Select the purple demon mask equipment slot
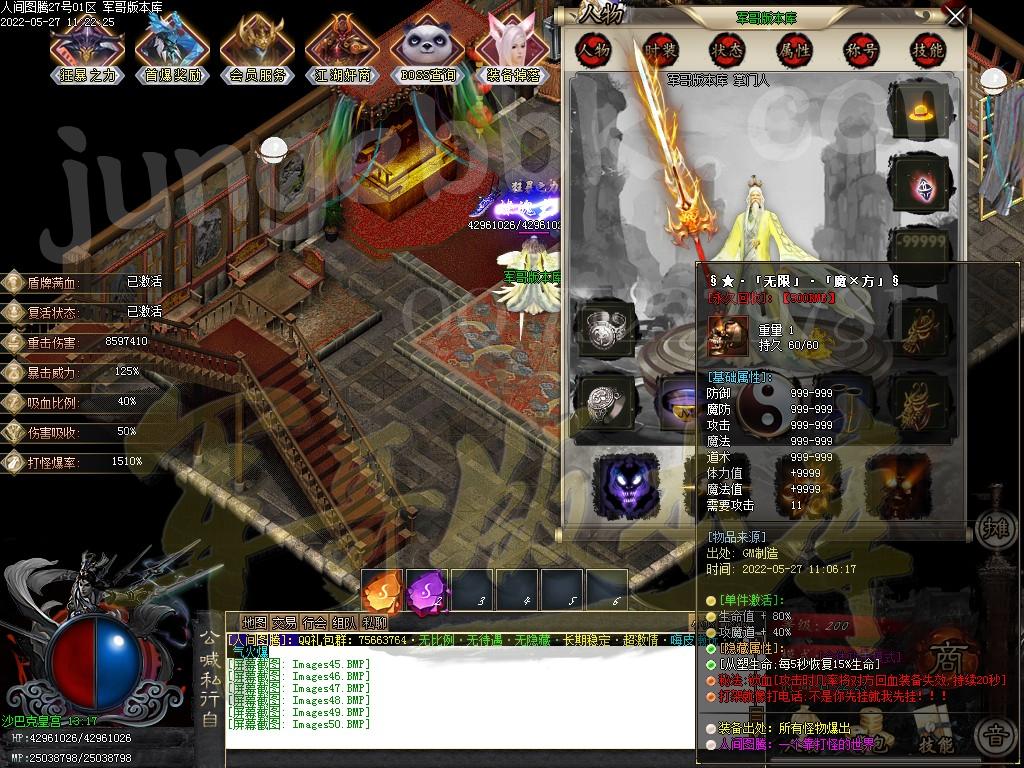Viewport: 1024px width, 768px height. (626, 484)
